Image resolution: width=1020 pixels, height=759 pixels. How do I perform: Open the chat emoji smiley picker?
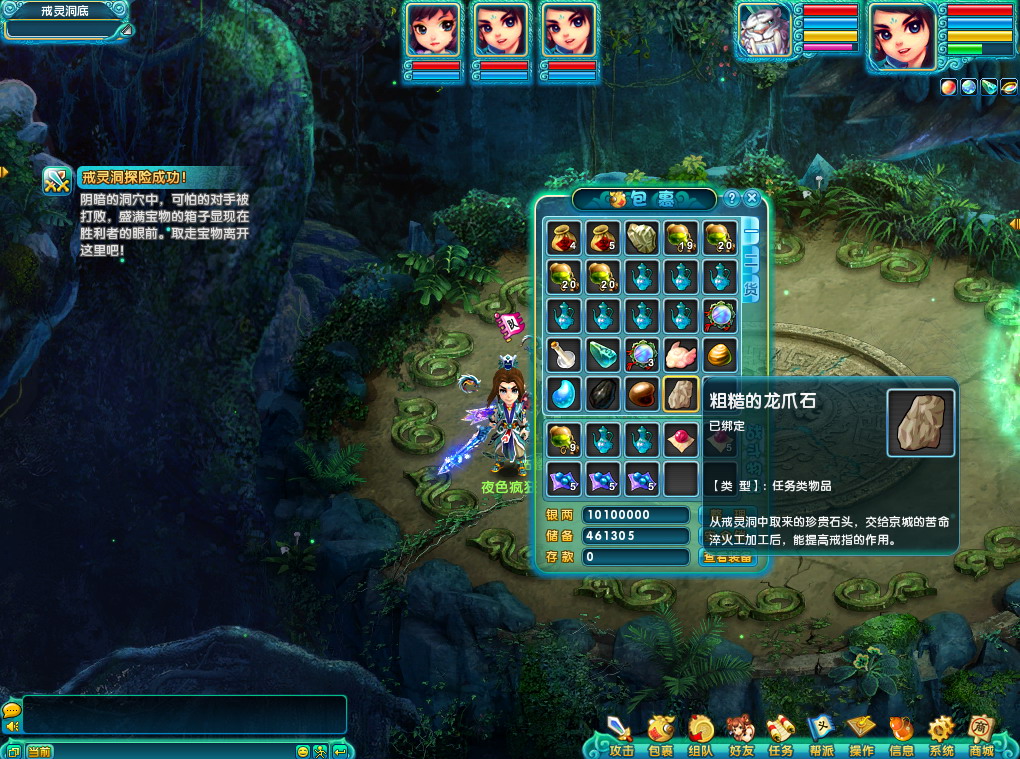click(x=303, y=751)
